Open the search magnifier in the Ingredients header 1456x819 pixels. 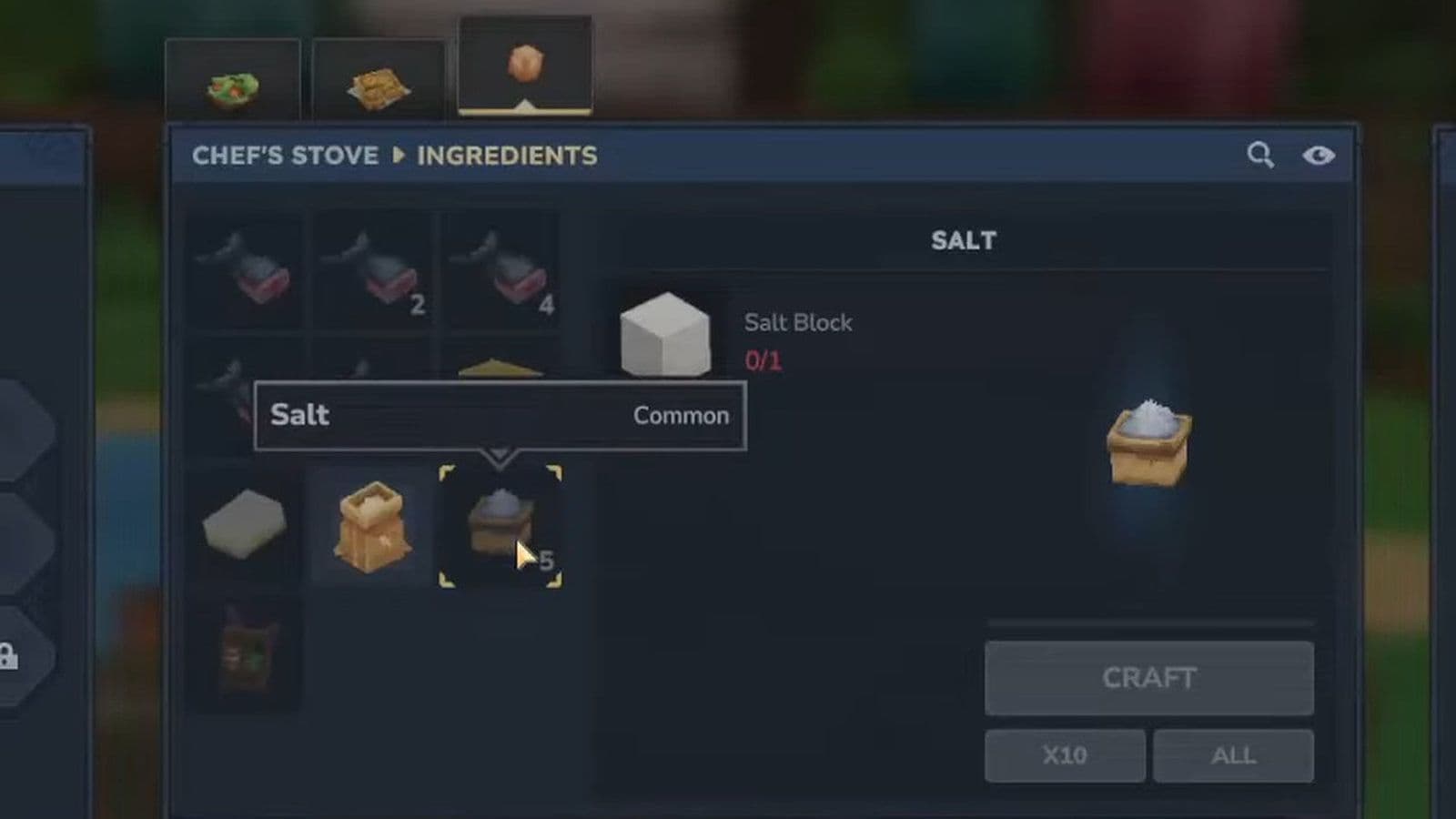coord(1261,155)
